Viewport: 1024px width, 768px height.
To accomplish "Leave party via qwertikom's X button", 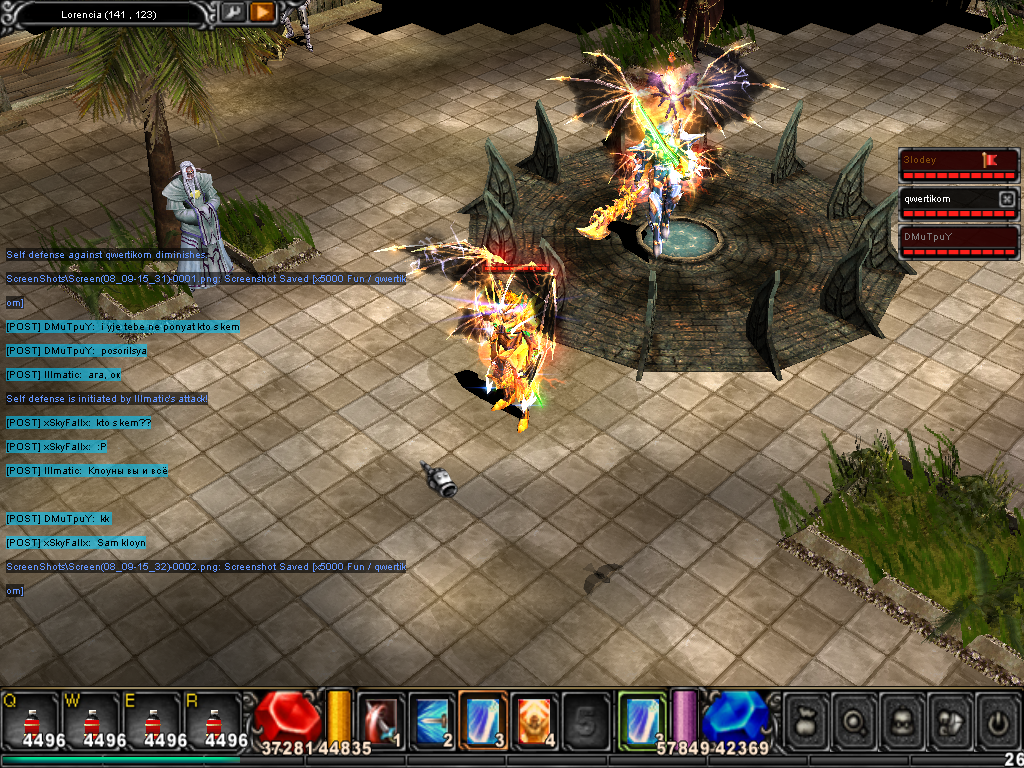I will [1007, 199].
